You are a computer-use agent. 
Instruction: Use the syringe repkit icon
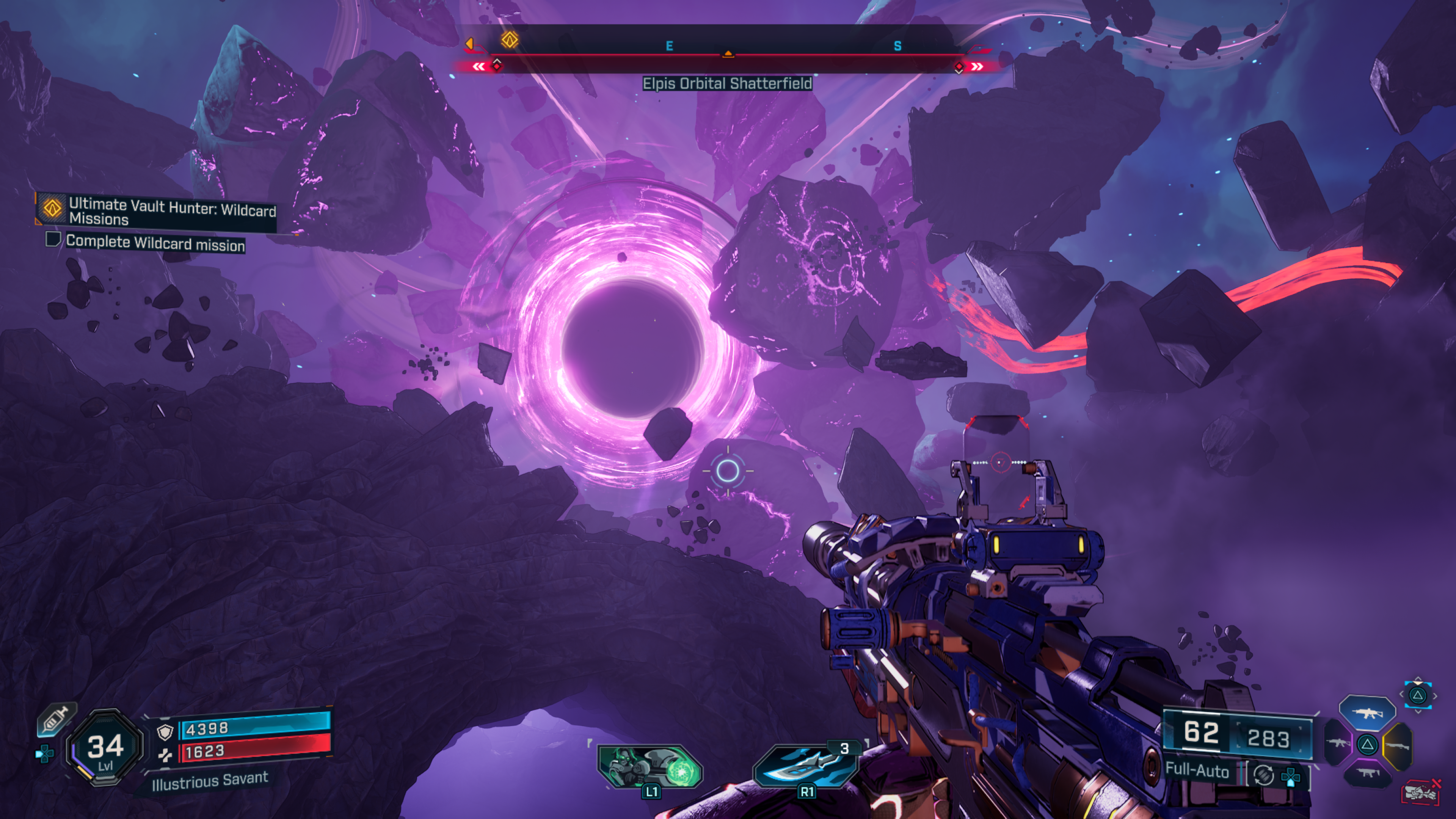[55, 720]
